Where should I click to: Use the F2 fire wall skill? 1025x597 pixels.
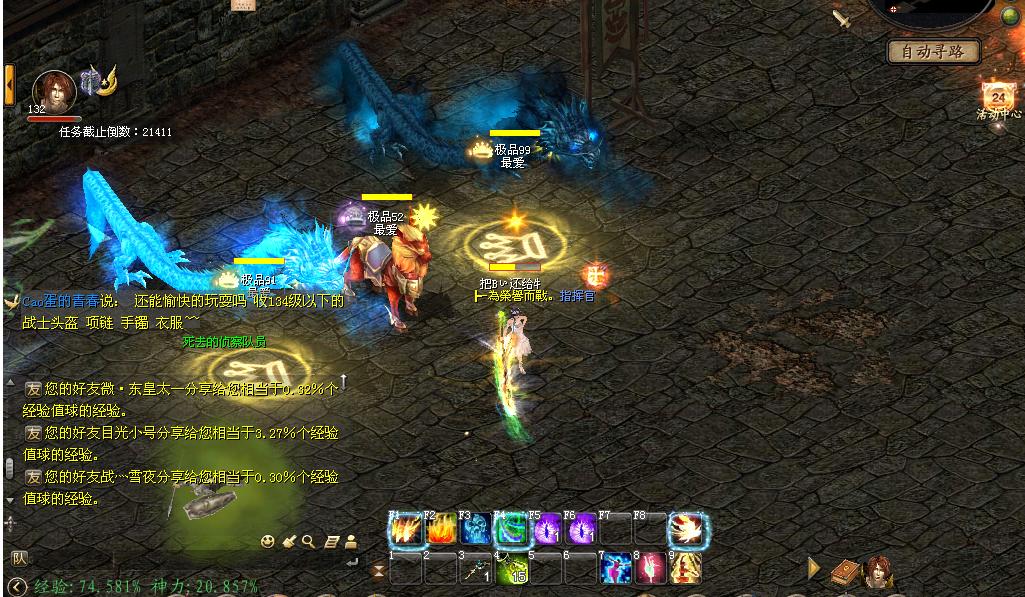point(441,529)
